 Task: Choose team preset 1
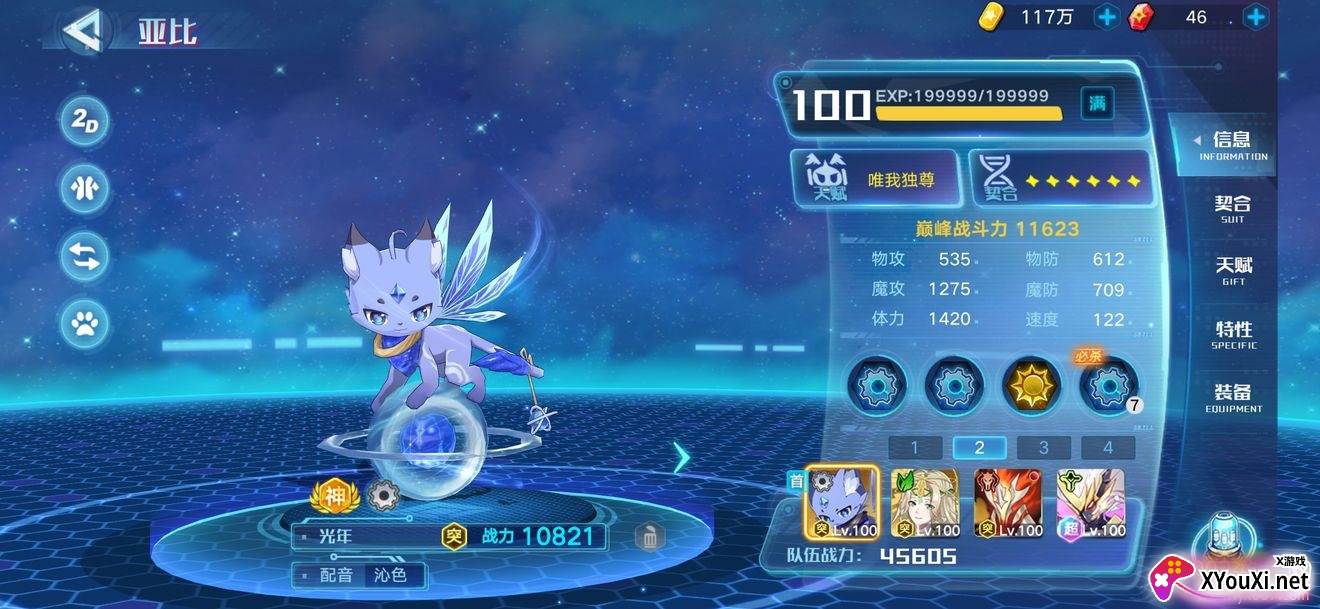pyautogui.click(x=914, y=448)
